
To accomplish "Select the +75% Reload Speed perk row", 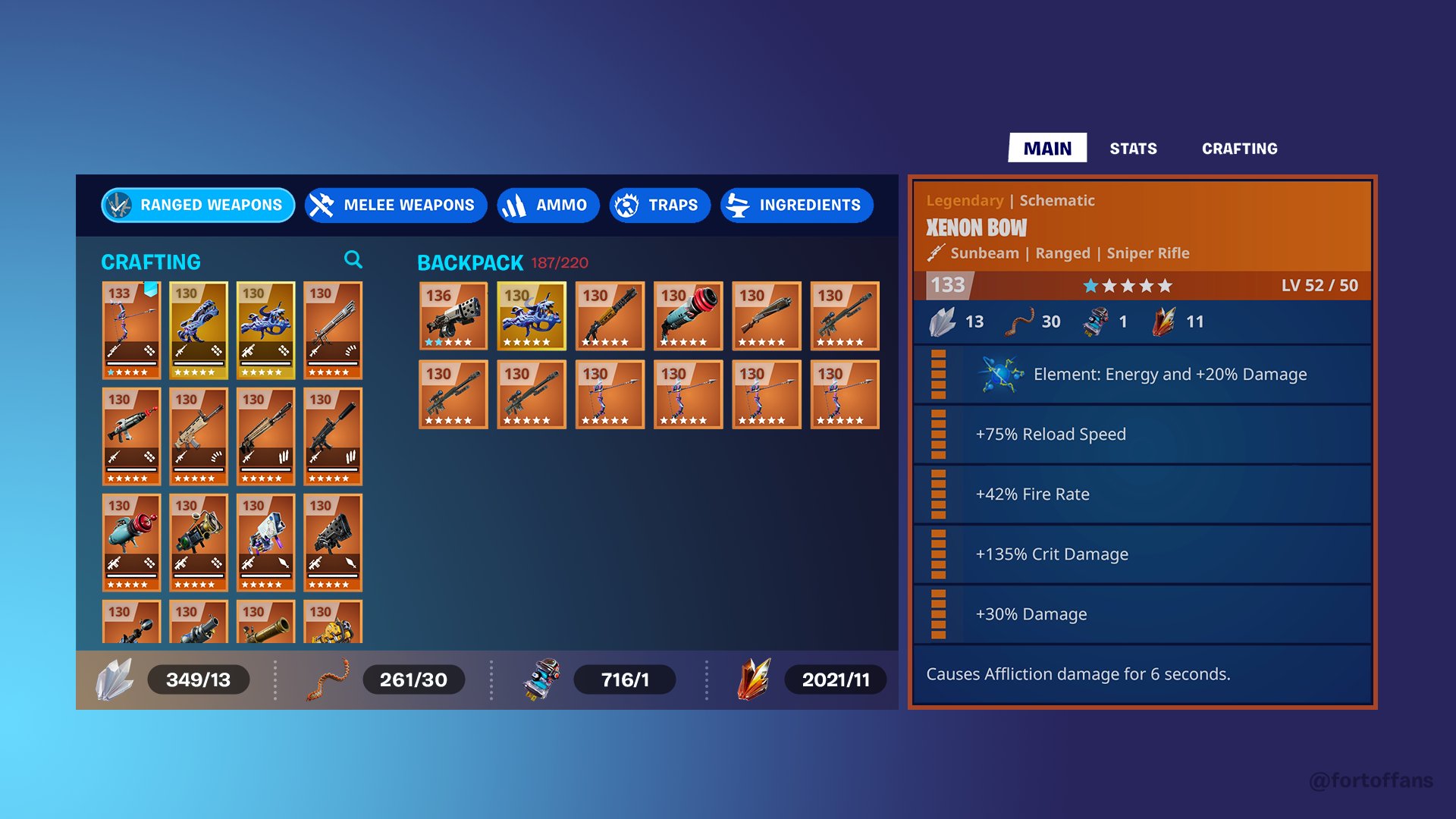I will tap(1137, 434).
